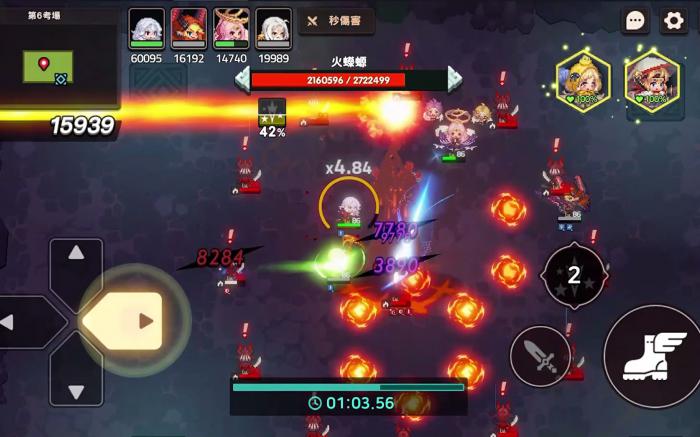
Task: Select the silver-haired hero portrait showing 19989
Action: 273,27
